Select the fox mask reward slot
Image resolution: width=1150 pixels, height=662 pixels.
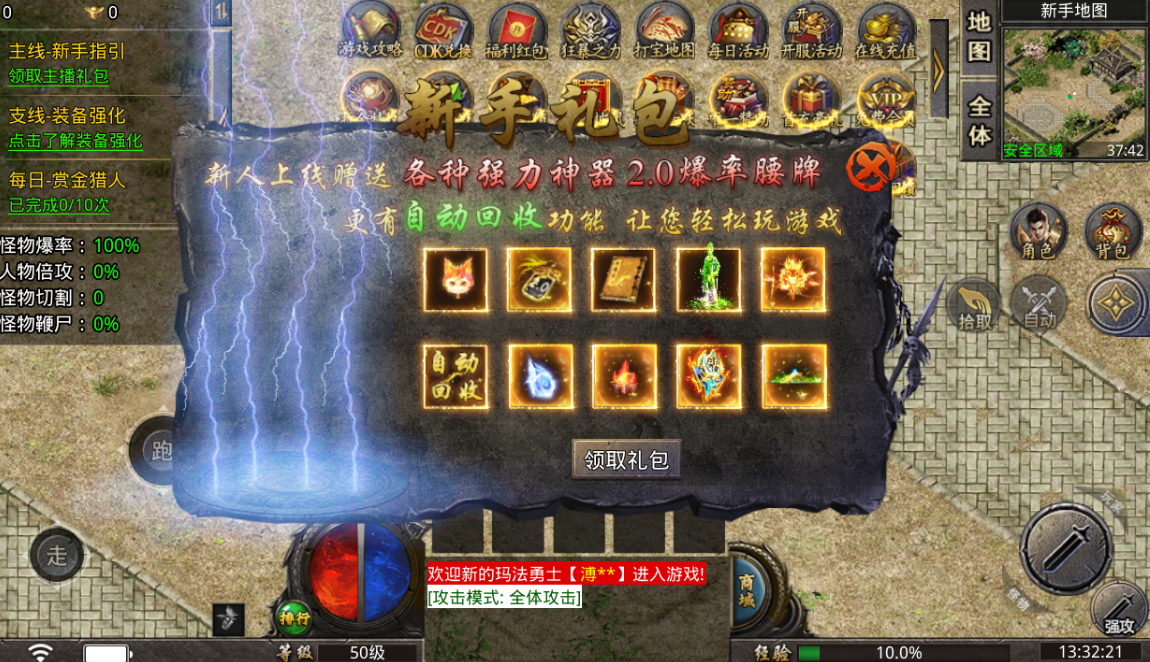[x=456, y=279]
